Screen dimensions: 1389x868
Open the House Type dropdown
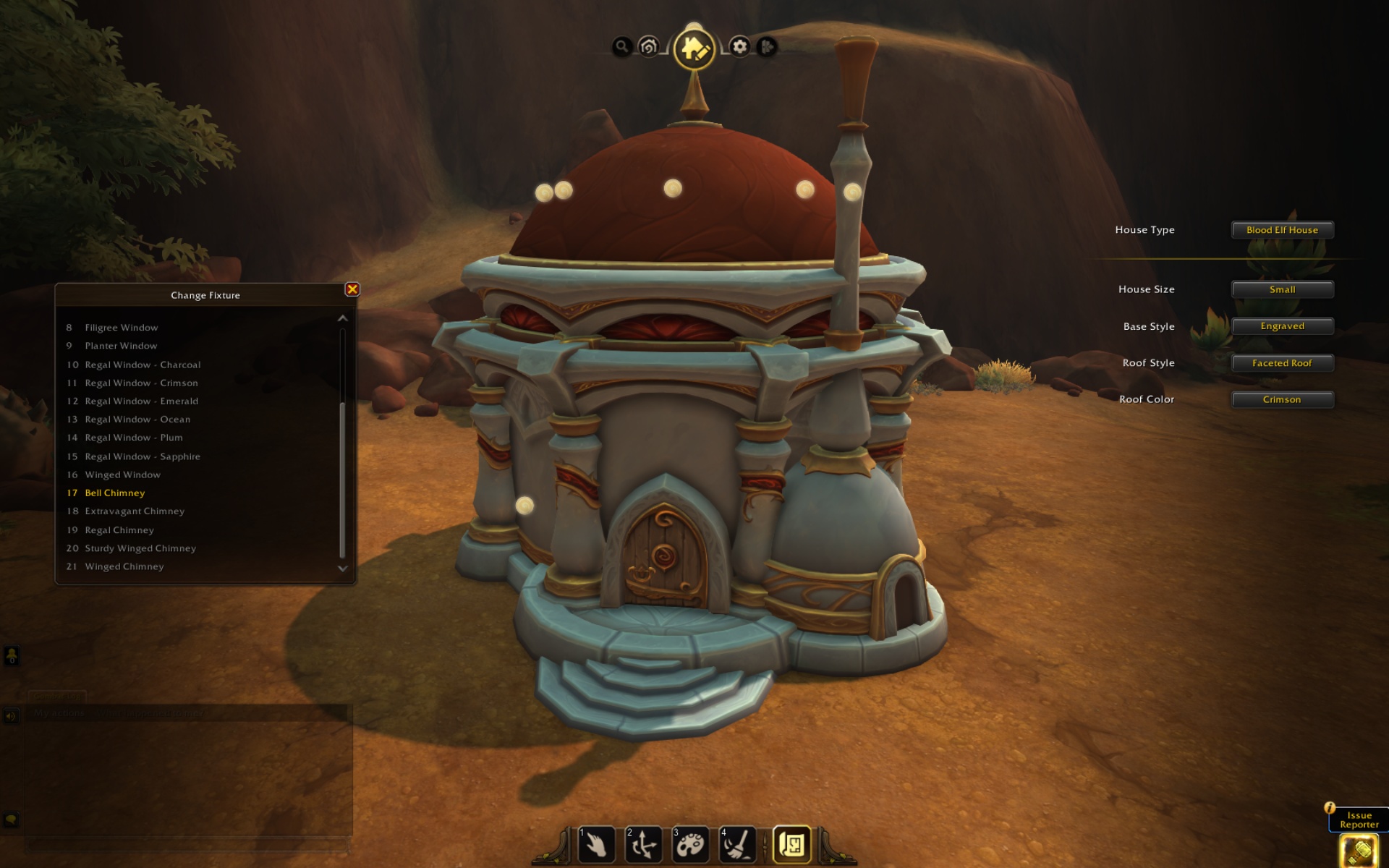coord(1282,230)
